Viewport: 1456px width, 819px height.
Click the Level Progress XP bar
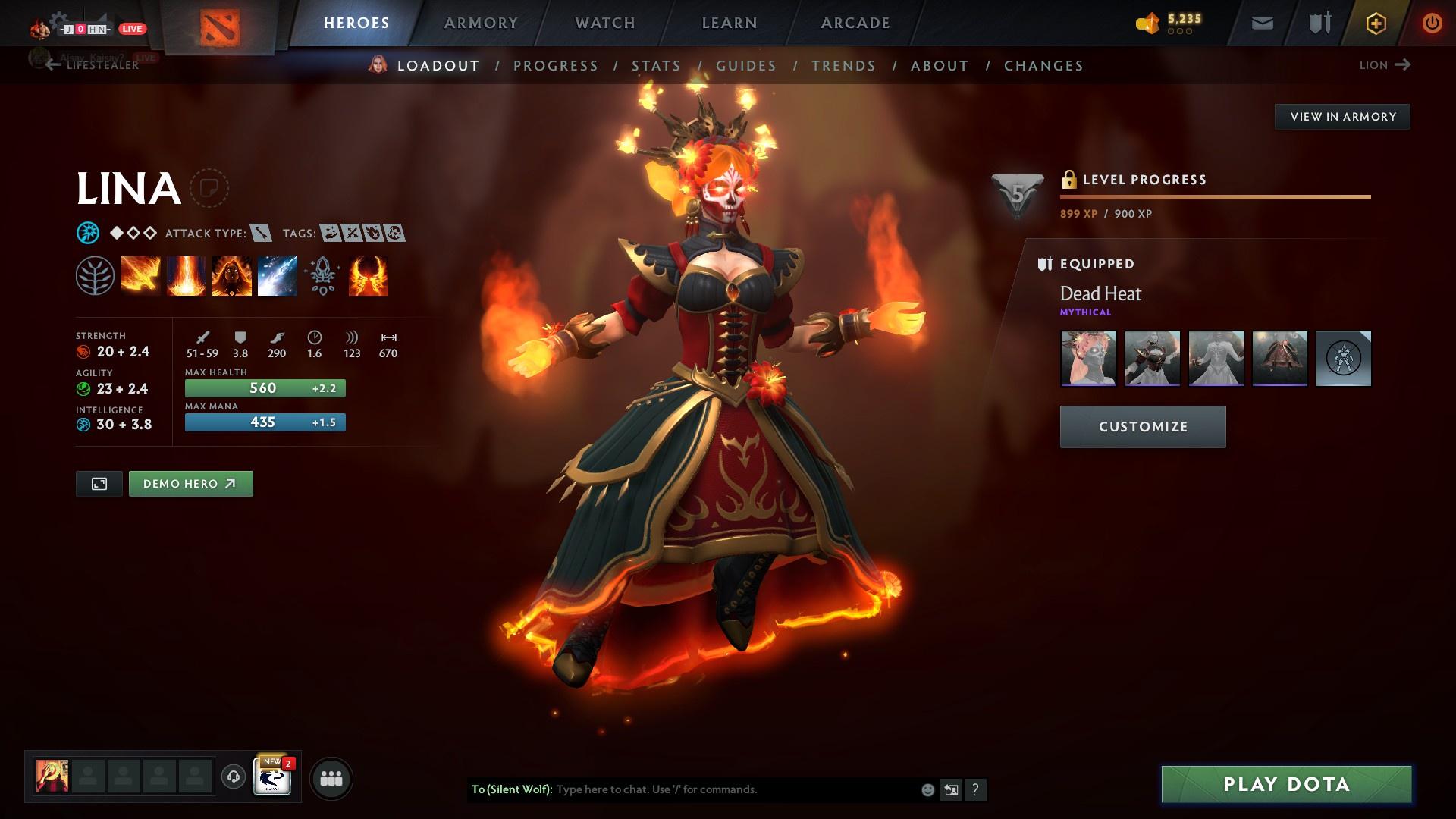(1213, 196)
